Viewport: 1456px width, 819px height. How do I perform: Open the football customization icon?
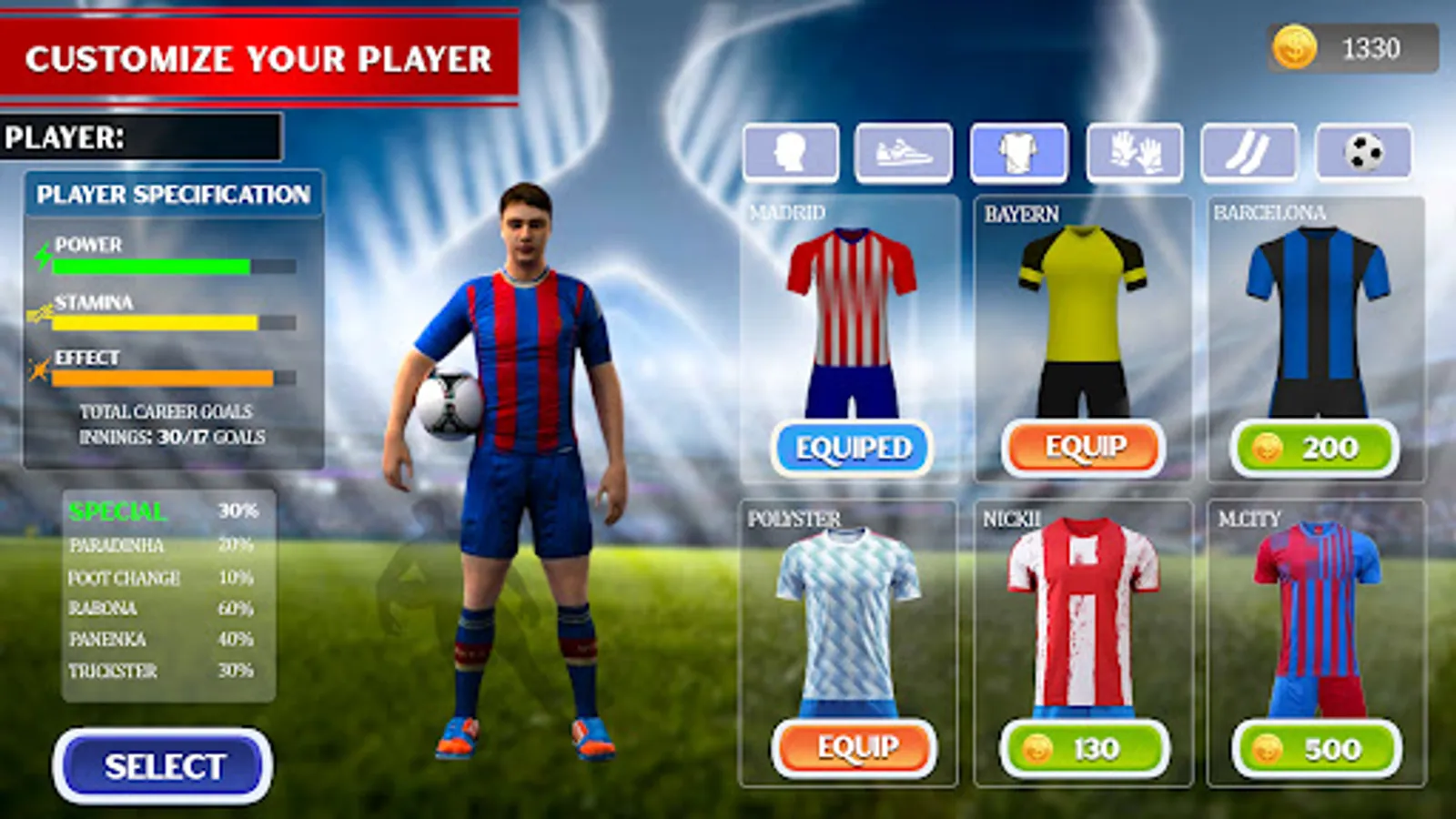tap(1362, 153)
